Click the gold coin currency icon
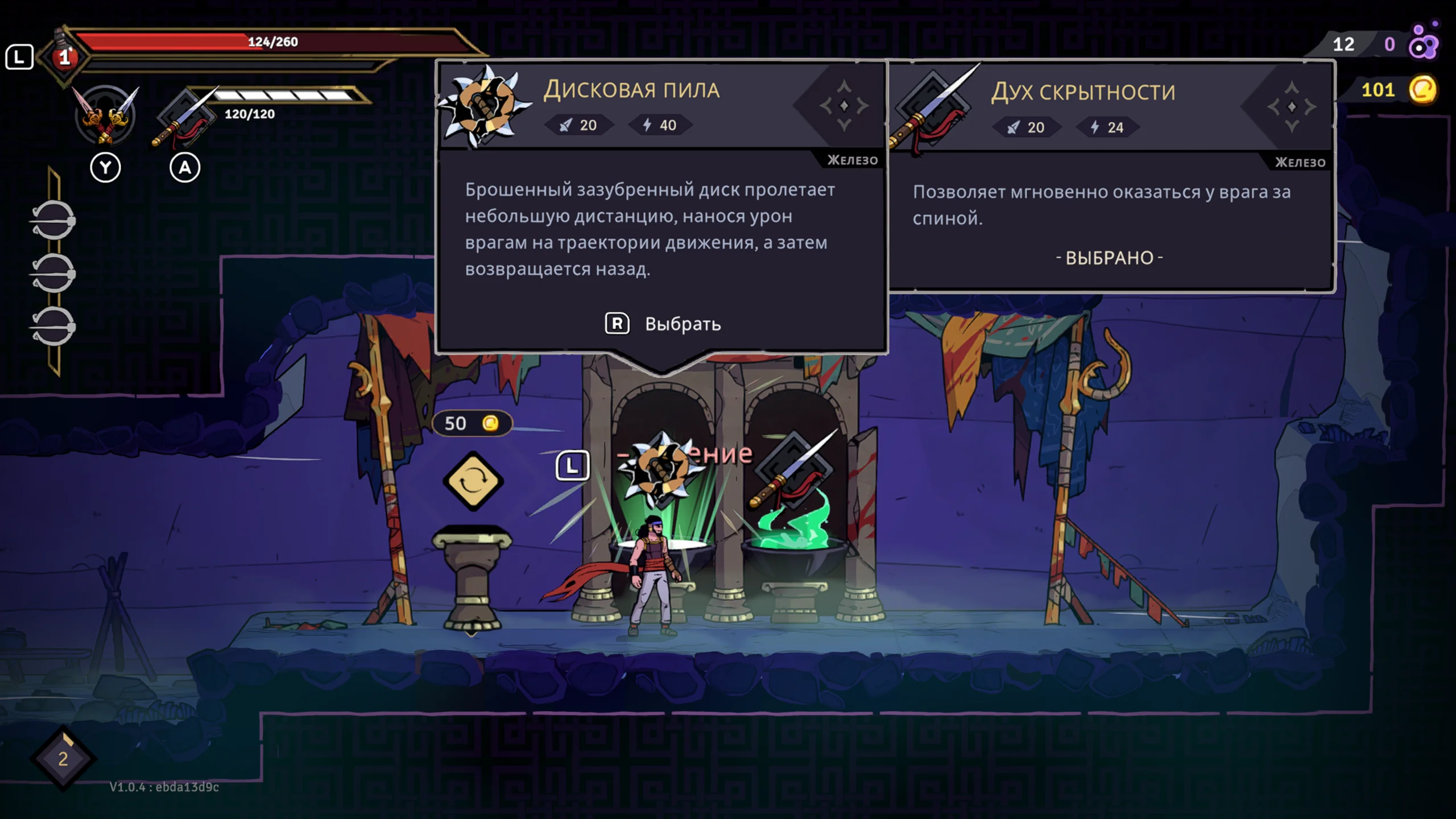 coord(1422,90)
